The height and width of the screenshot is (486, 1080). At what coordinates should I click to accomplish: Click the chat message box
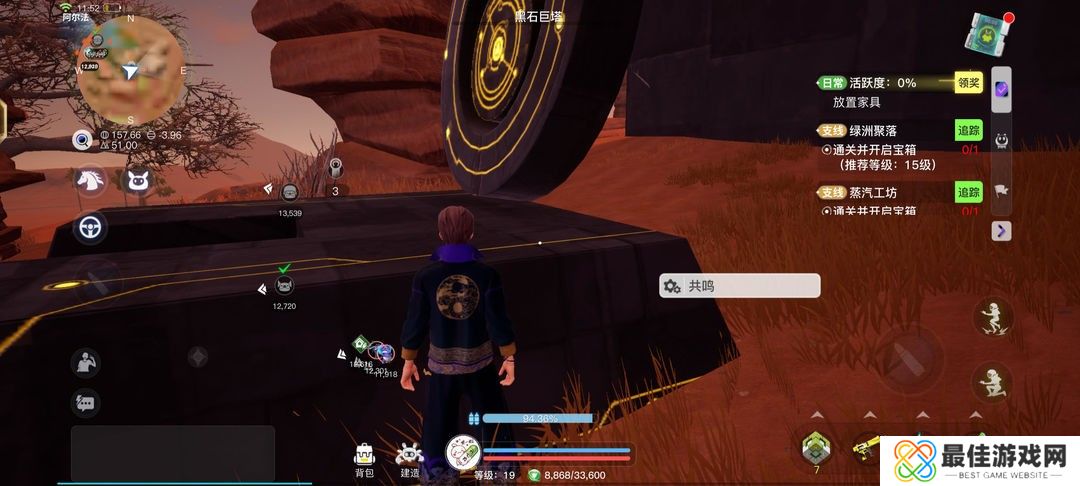tap(172, 453)
